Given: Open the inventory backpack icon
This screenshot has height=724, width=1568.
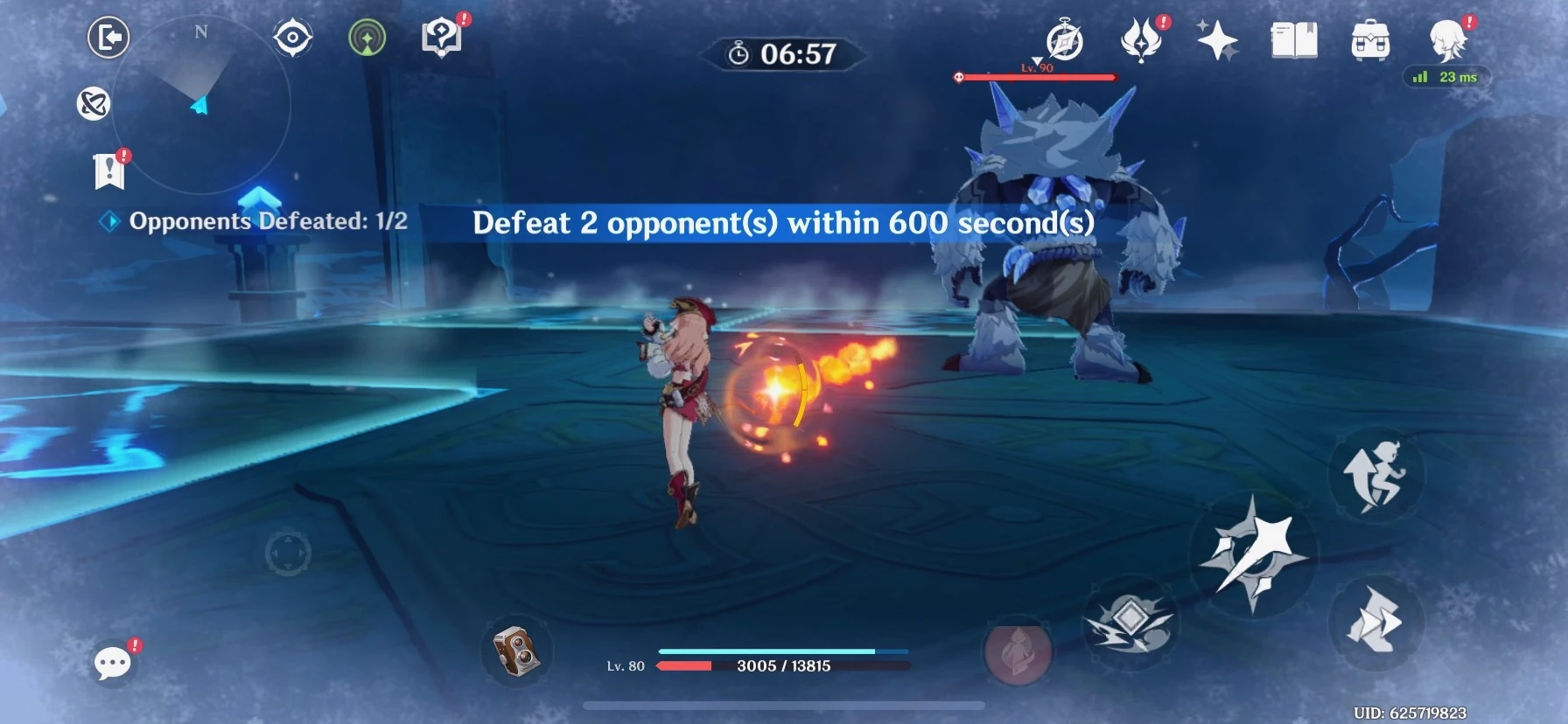Looking at the screenshot, I should [1370, 38].
